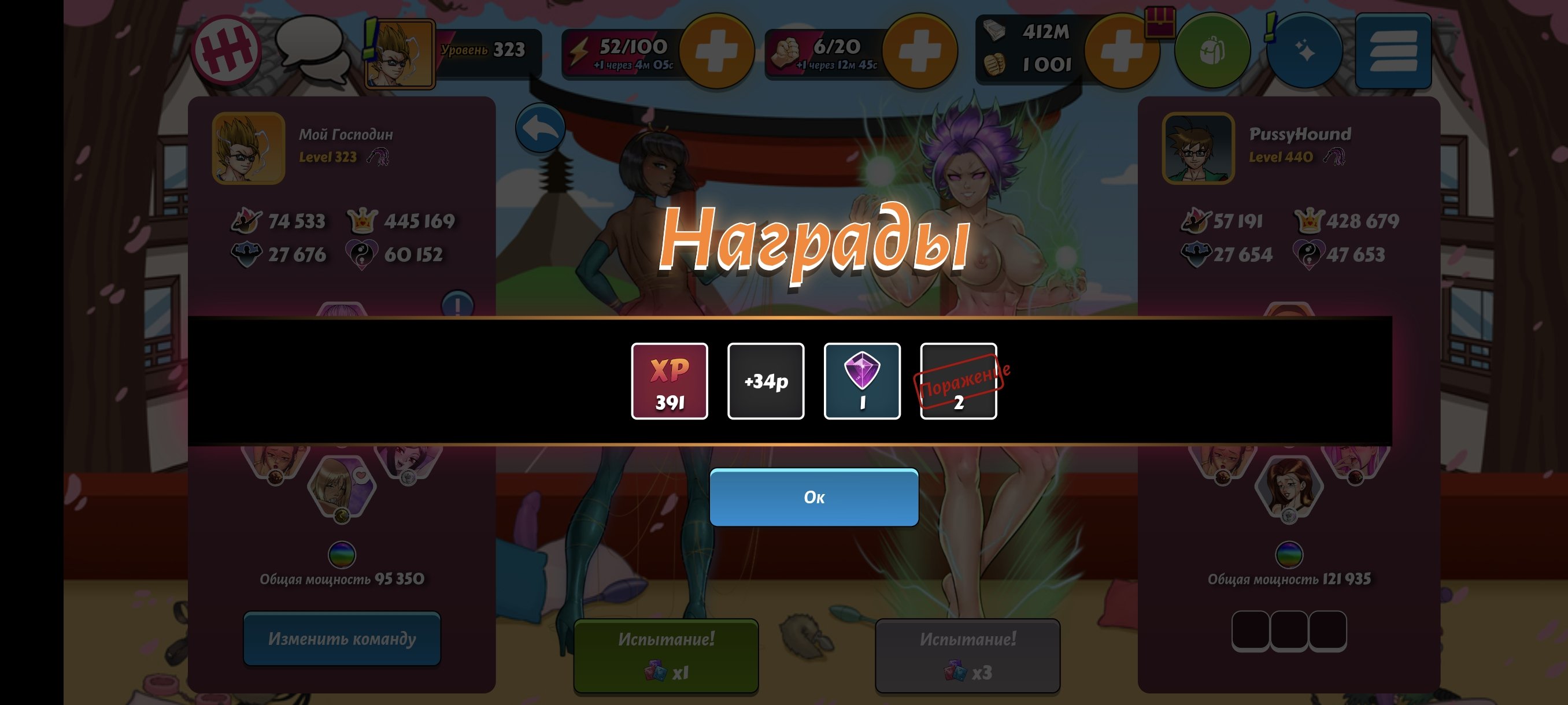Start the Испытание x1 challenge
The width and height of the screenshot is (1568, 705).
666,655
